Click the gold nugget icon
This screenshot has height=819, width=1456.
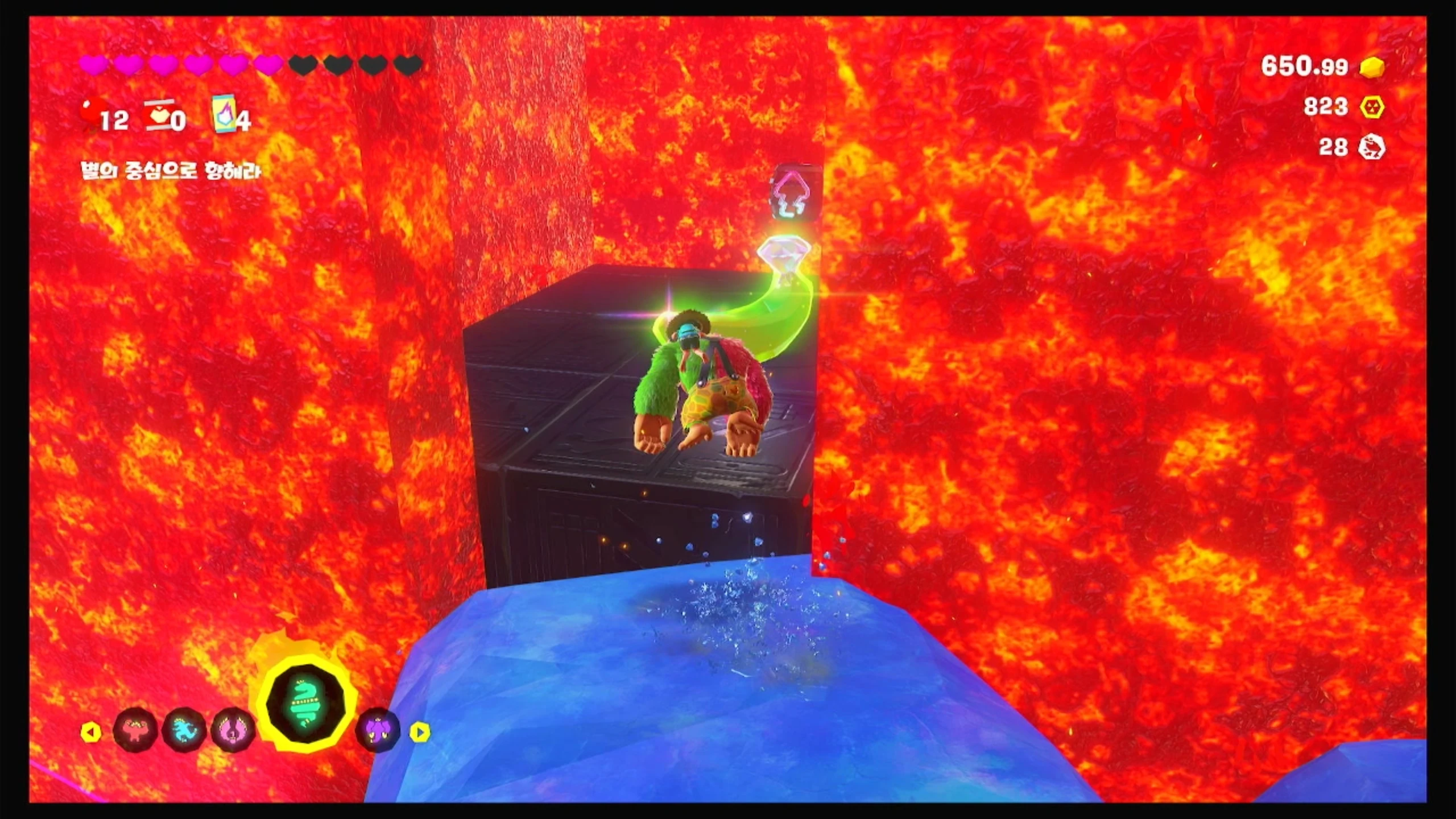[1372, 68]
